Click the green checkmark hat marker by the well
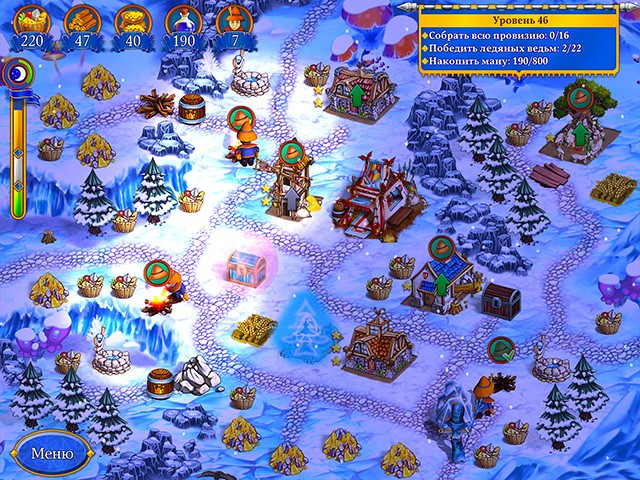This screenshot has height=480, width=640. click(500, 350)
